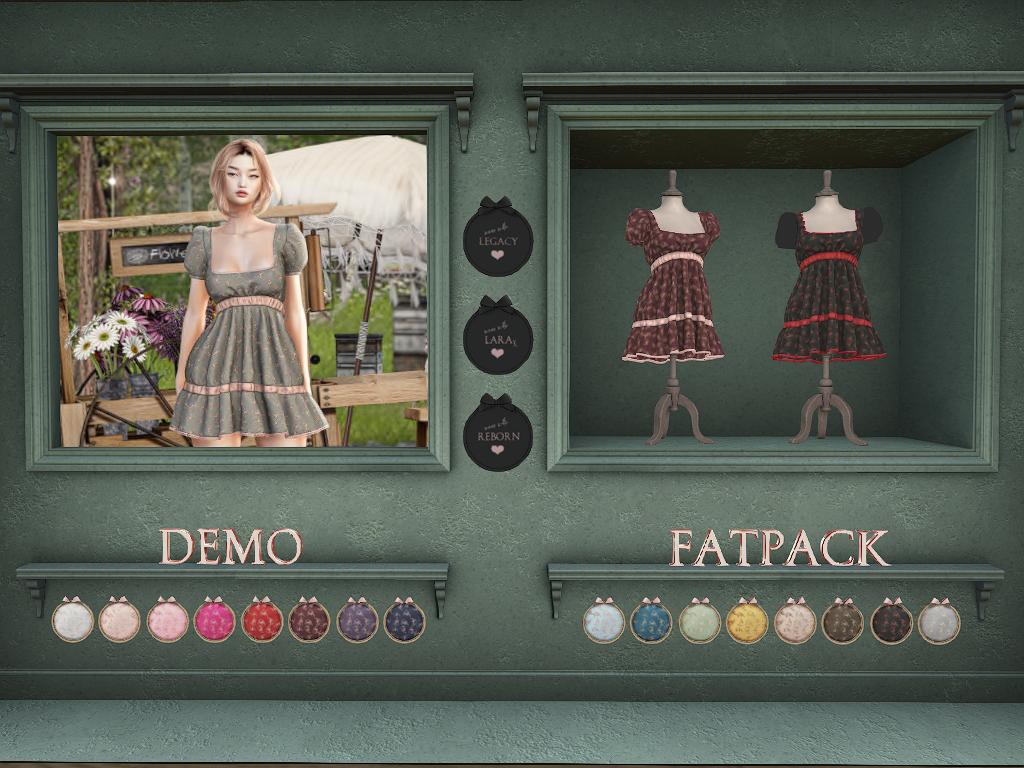Select the brown fabric swatch

[x=843, y=622]
